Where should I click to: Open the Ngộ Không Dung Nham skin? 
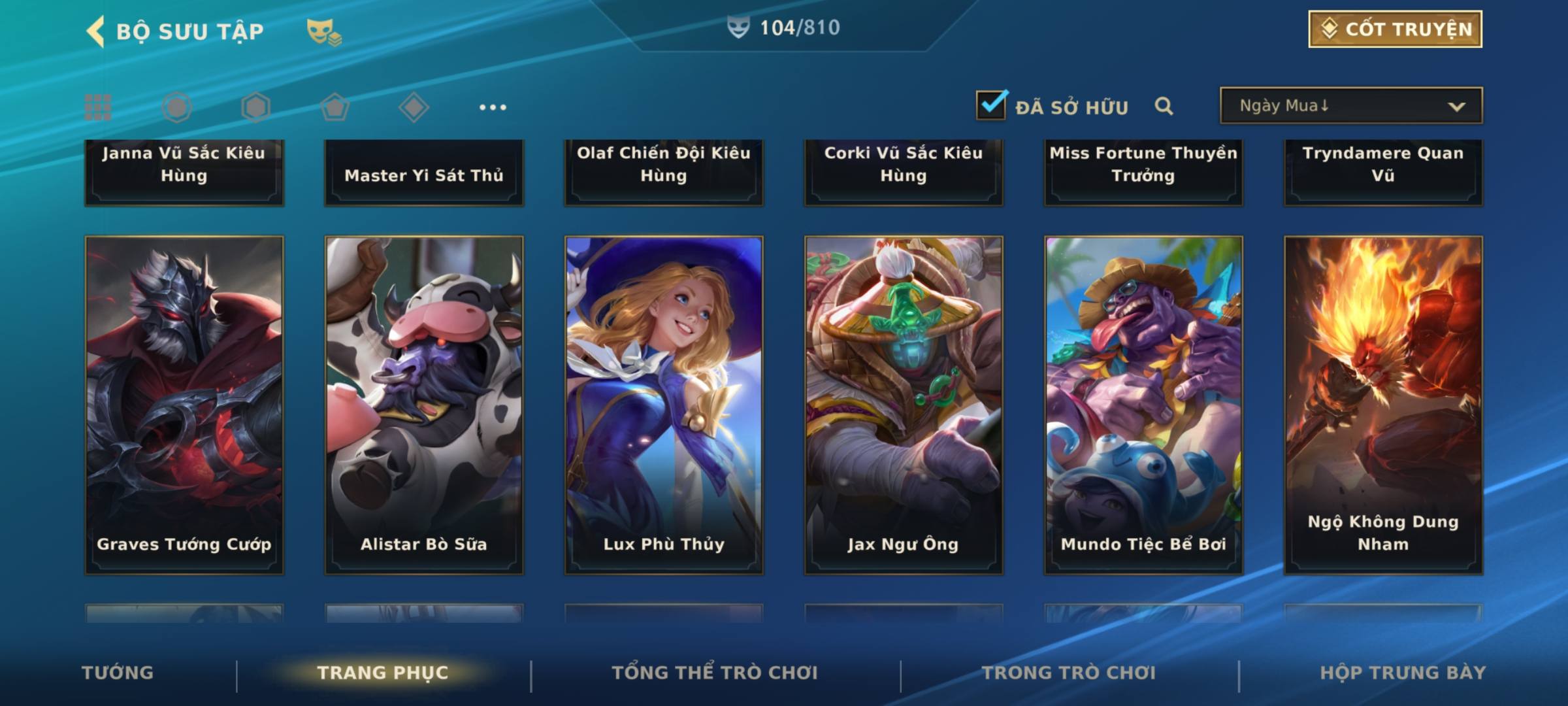(1383, 405)
